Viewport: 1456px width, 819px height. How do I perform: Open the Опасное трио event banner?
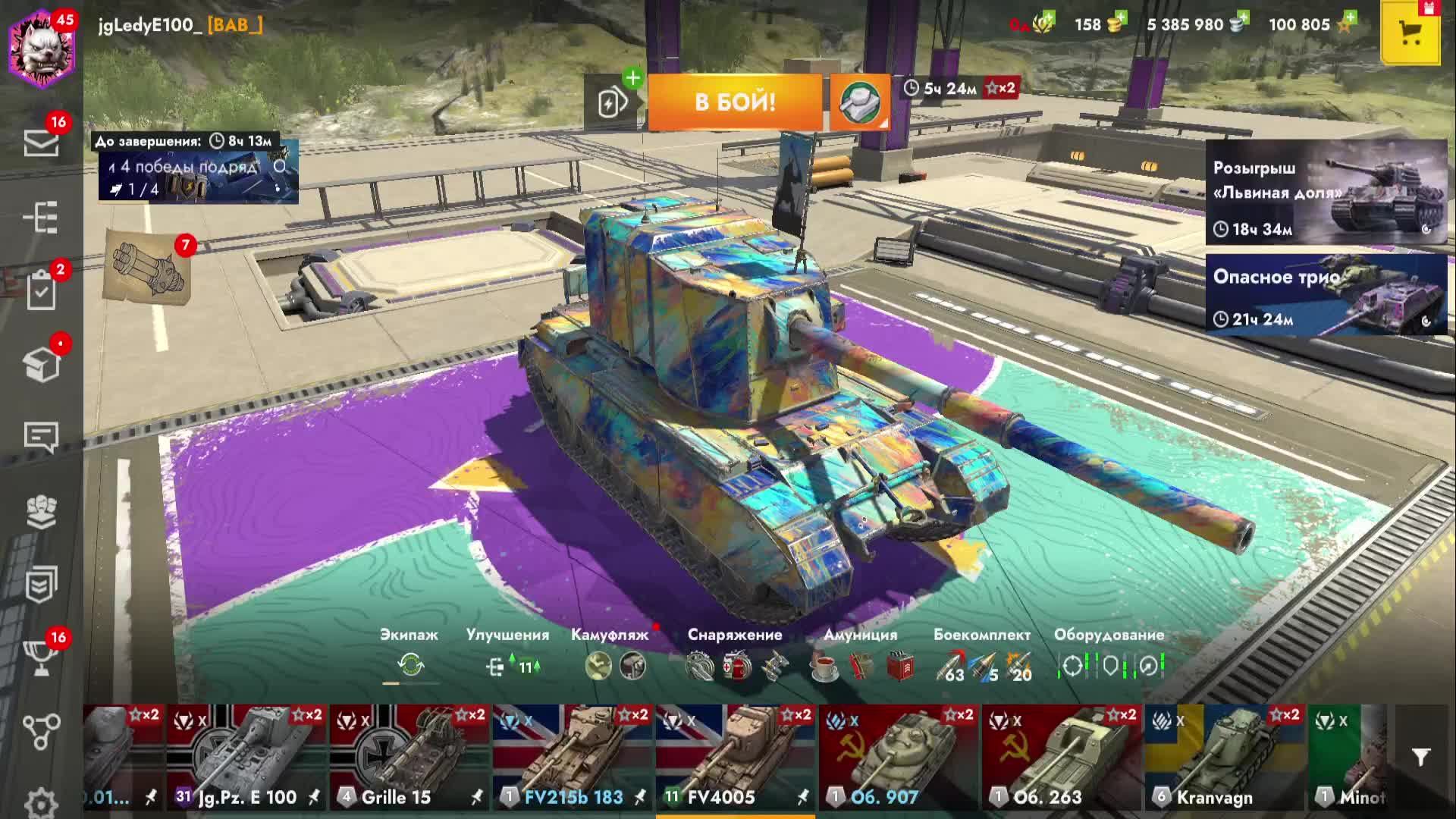tap(1326, 294)
